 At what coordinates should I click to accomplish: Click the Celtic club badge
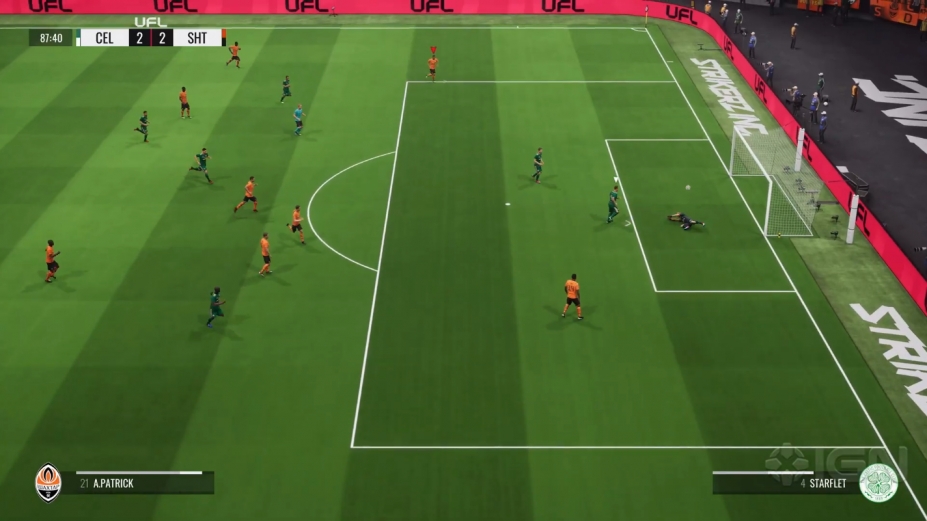click(x=878, y=482)
